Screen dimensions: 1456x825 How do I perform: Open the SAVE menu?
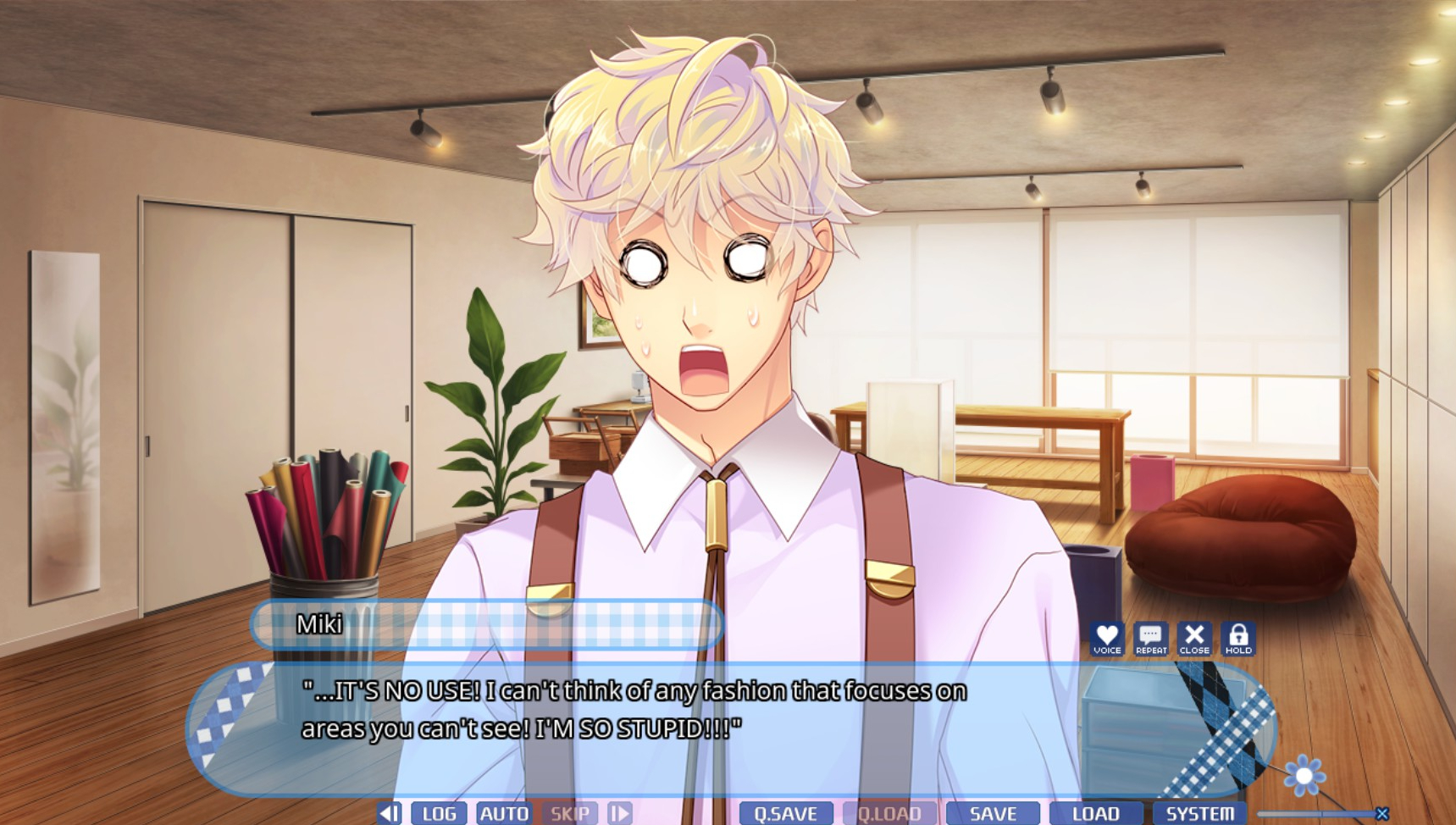pyautogui.click(x=993, y=813)
